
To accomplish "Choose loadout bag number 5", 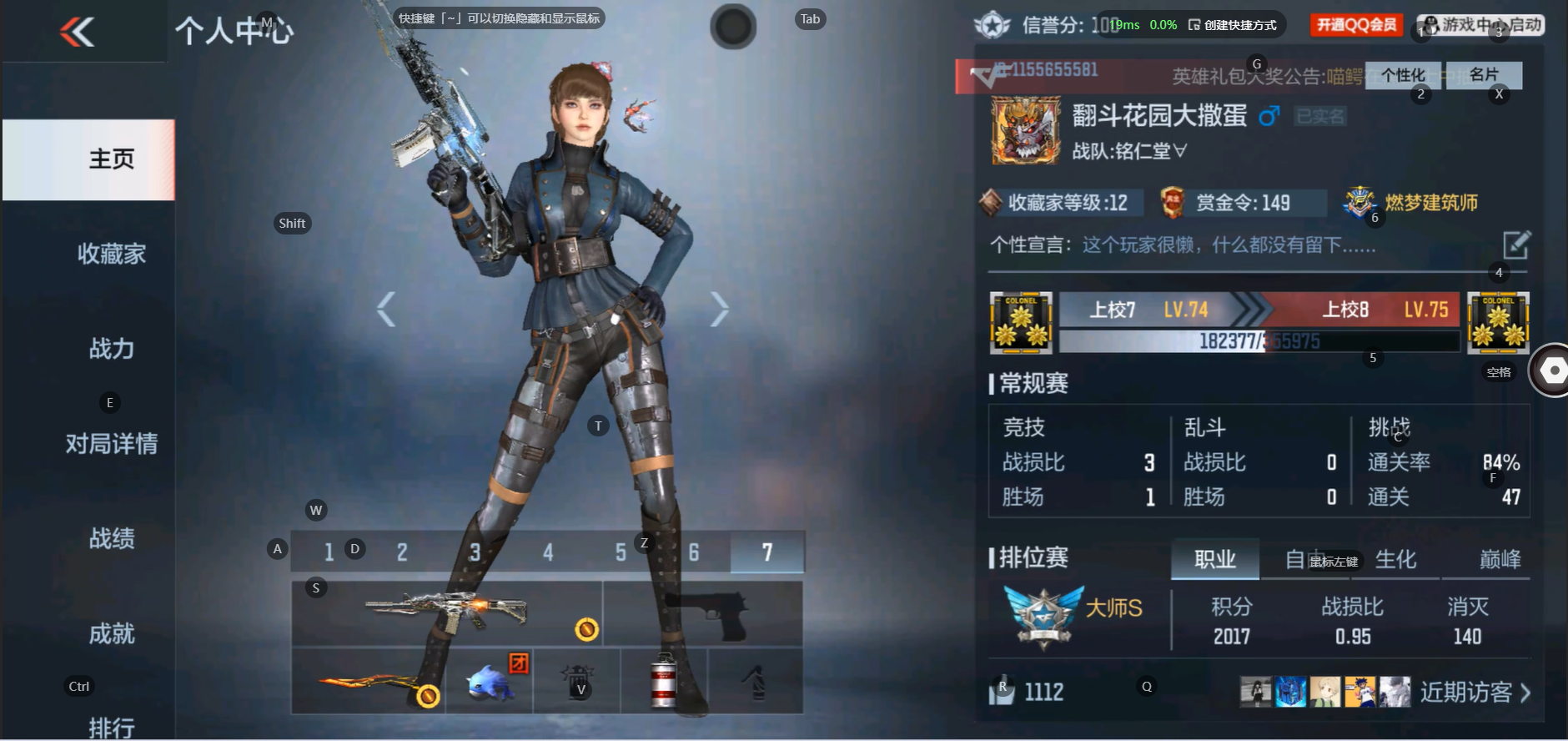I will (x=621, y=552).
